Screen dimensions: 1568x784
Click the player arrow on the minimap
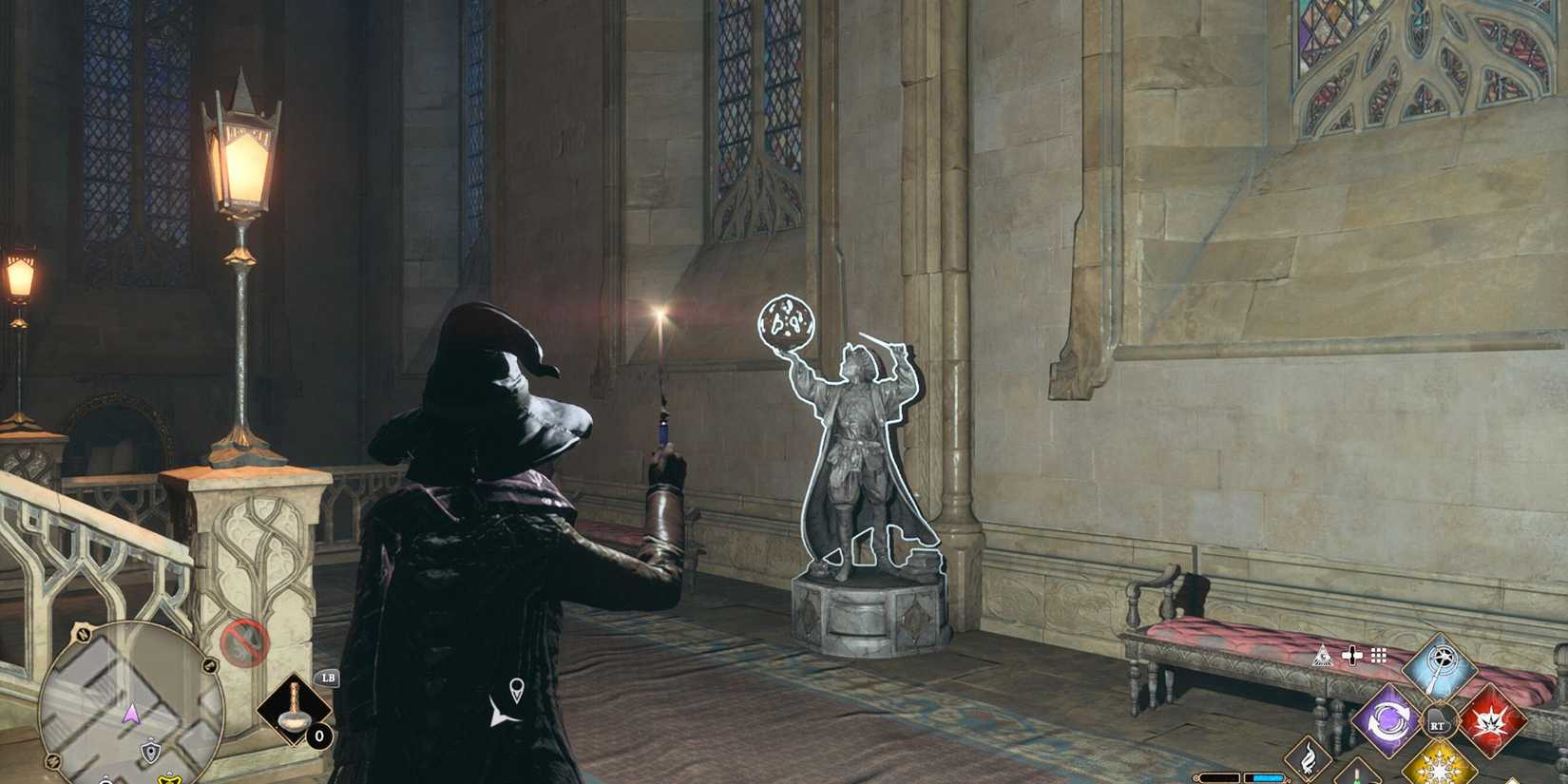point(132,714)
